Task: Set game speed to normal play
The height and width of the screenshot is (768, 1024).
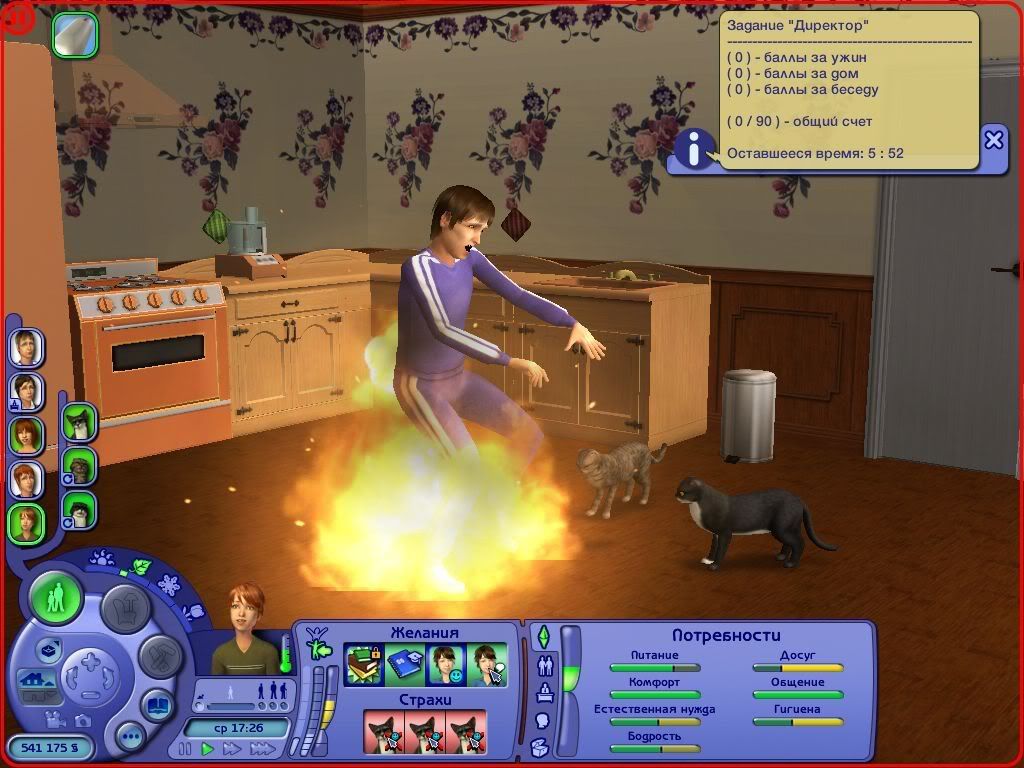Action: point(208,748)
